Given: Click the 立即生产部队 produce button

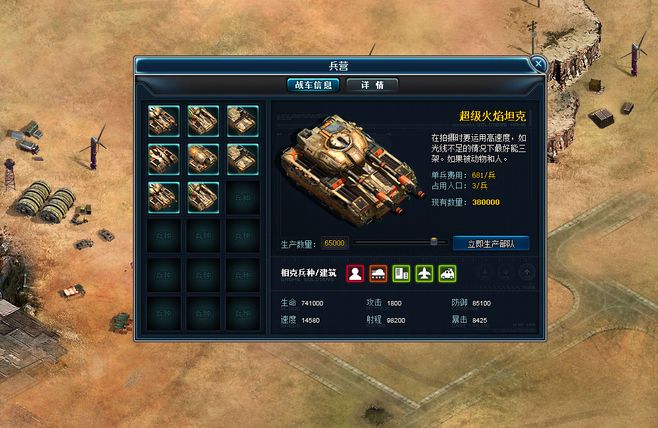Looking at the screenshot, I should click(x=491, y=243).
